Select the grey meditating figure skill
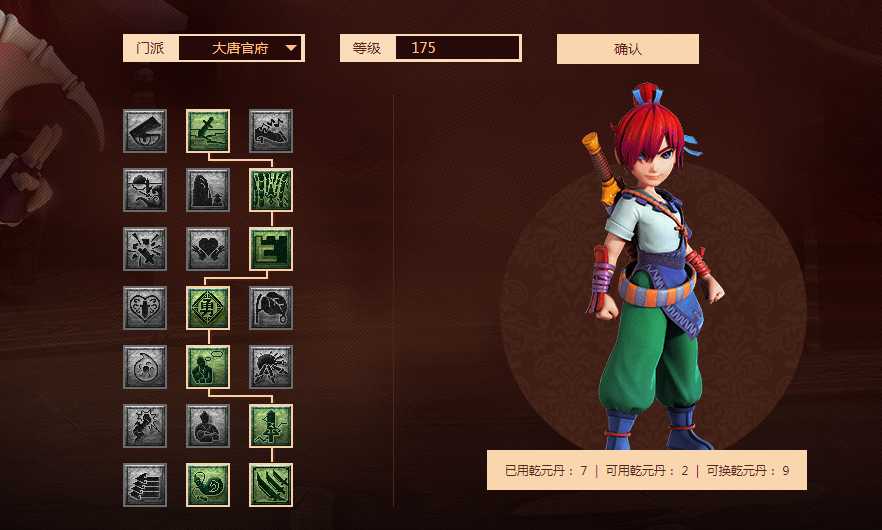882x530 pixels. coord(208,426)
